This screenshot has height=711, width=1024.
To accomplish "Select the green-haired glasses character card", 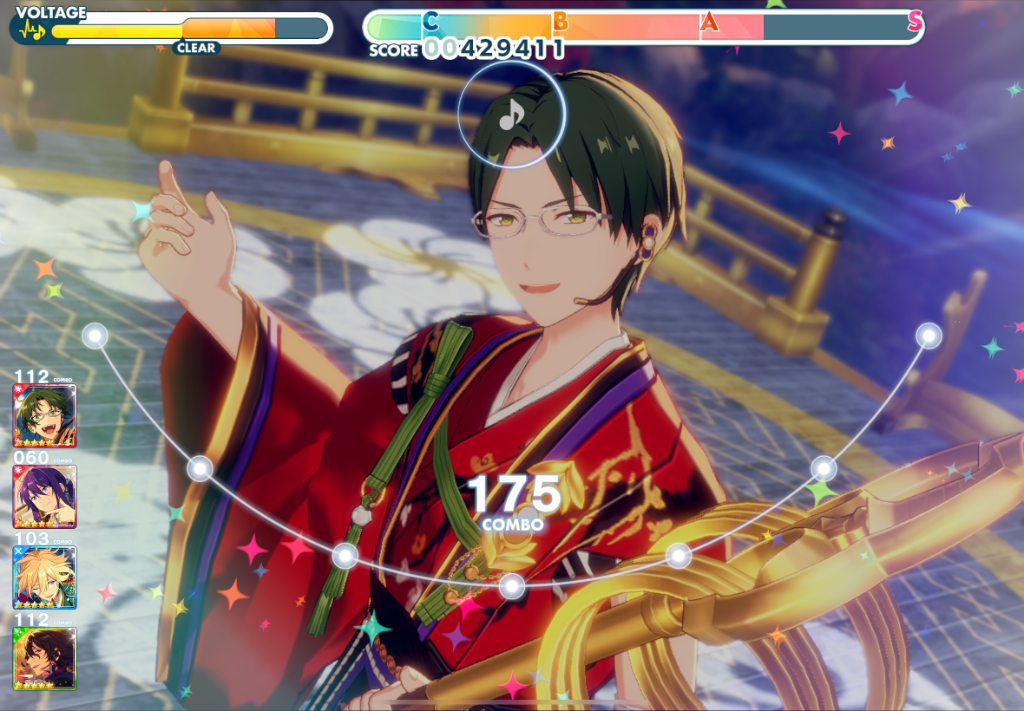I will (x=45, y=415).
